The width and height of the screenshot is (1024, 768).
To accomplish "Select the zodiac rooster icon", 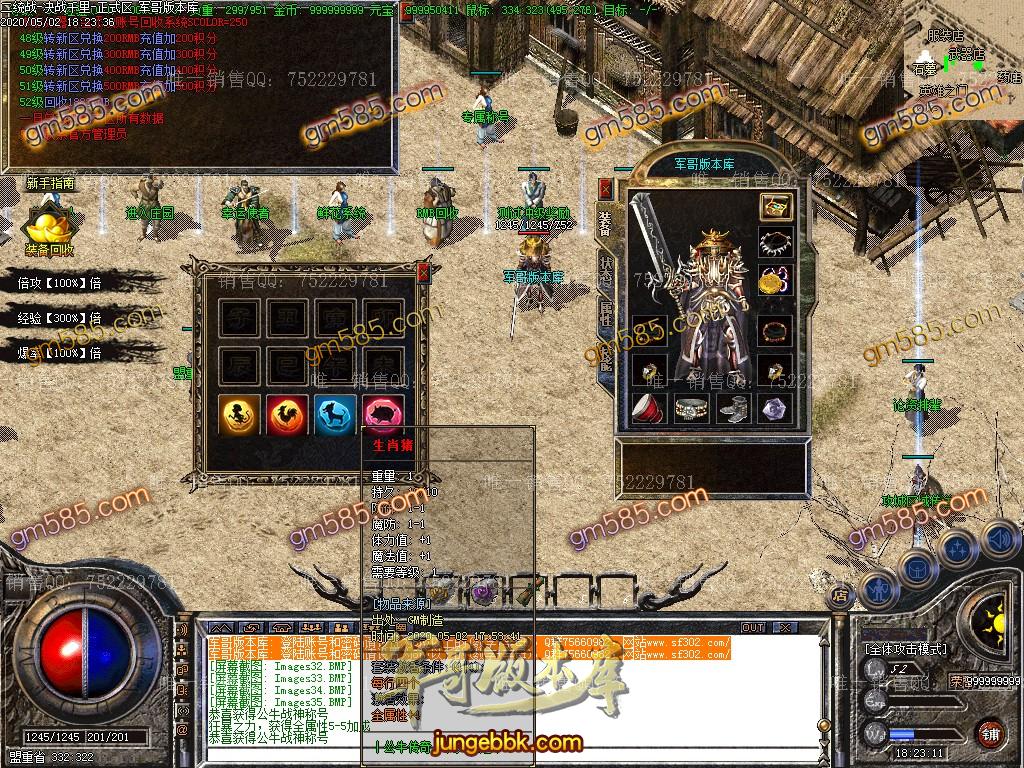I will (x=285, y=414).
